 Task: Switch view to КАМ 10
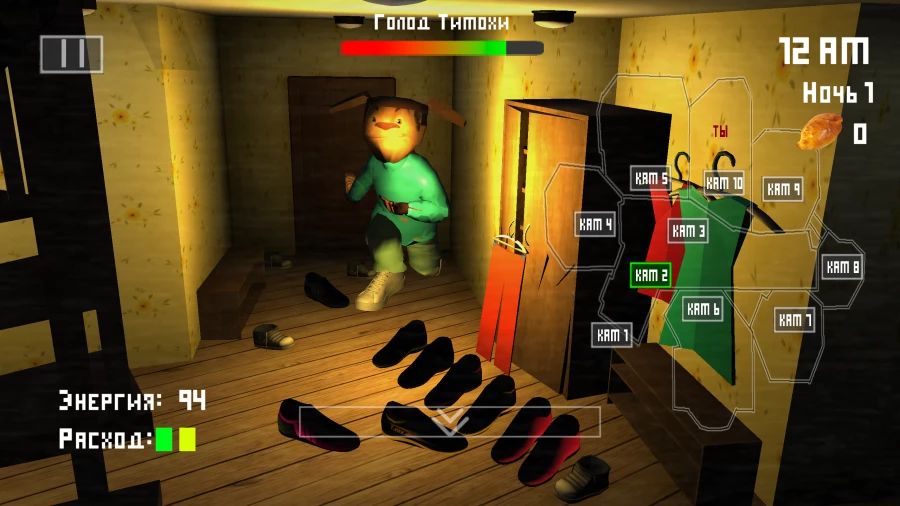coord(724,183)
